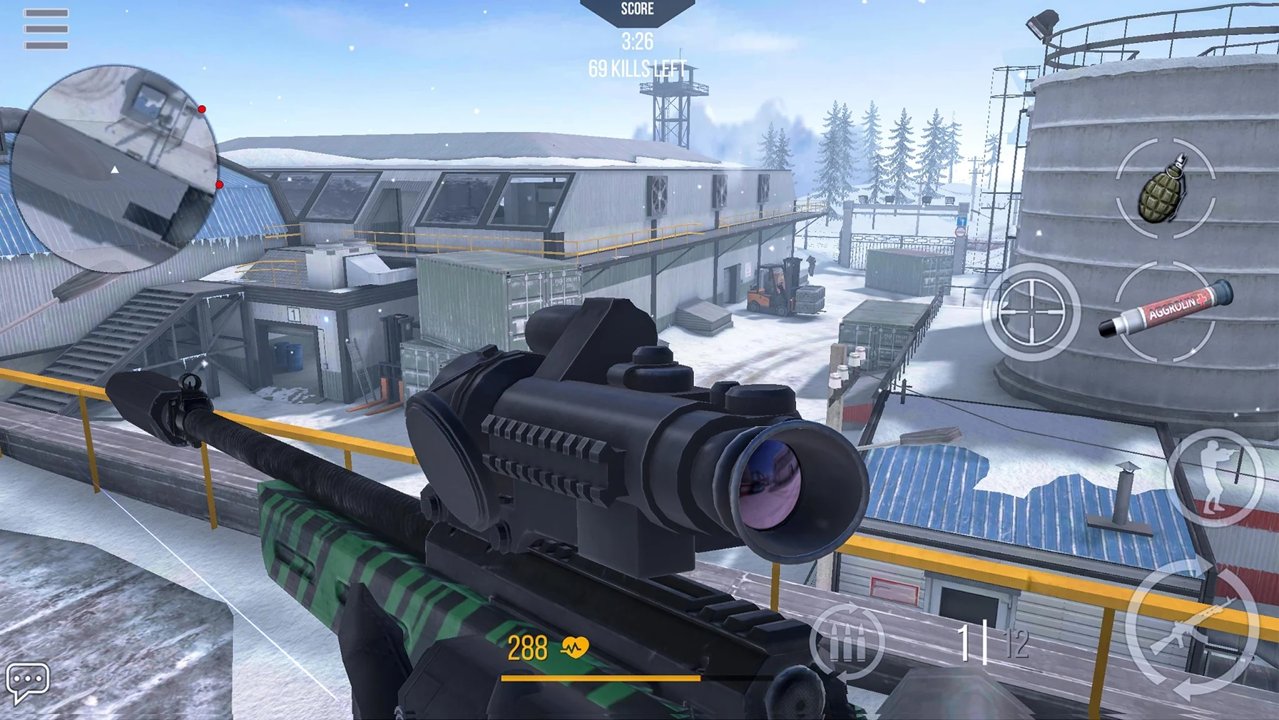The height and width of the screenshot is (720, 1279).
Task: Tap the circular minimap
Action: click(112, 167)
